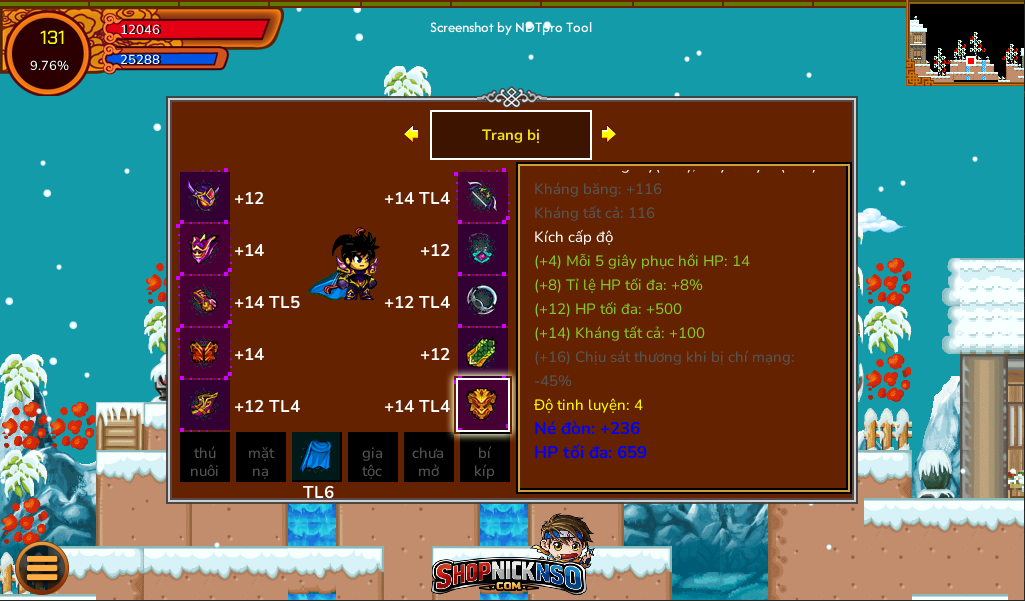
Task: Select the +12 TL4 boots slot
Action: pos(205,405)
